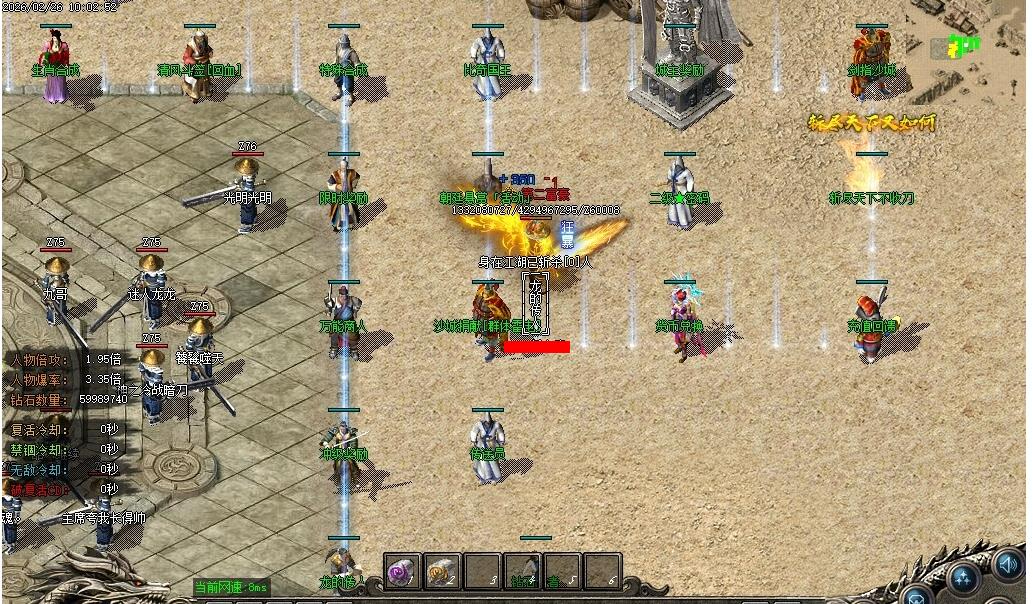
Task: Toggle the sound speaker button
Action: [1008, 568]
